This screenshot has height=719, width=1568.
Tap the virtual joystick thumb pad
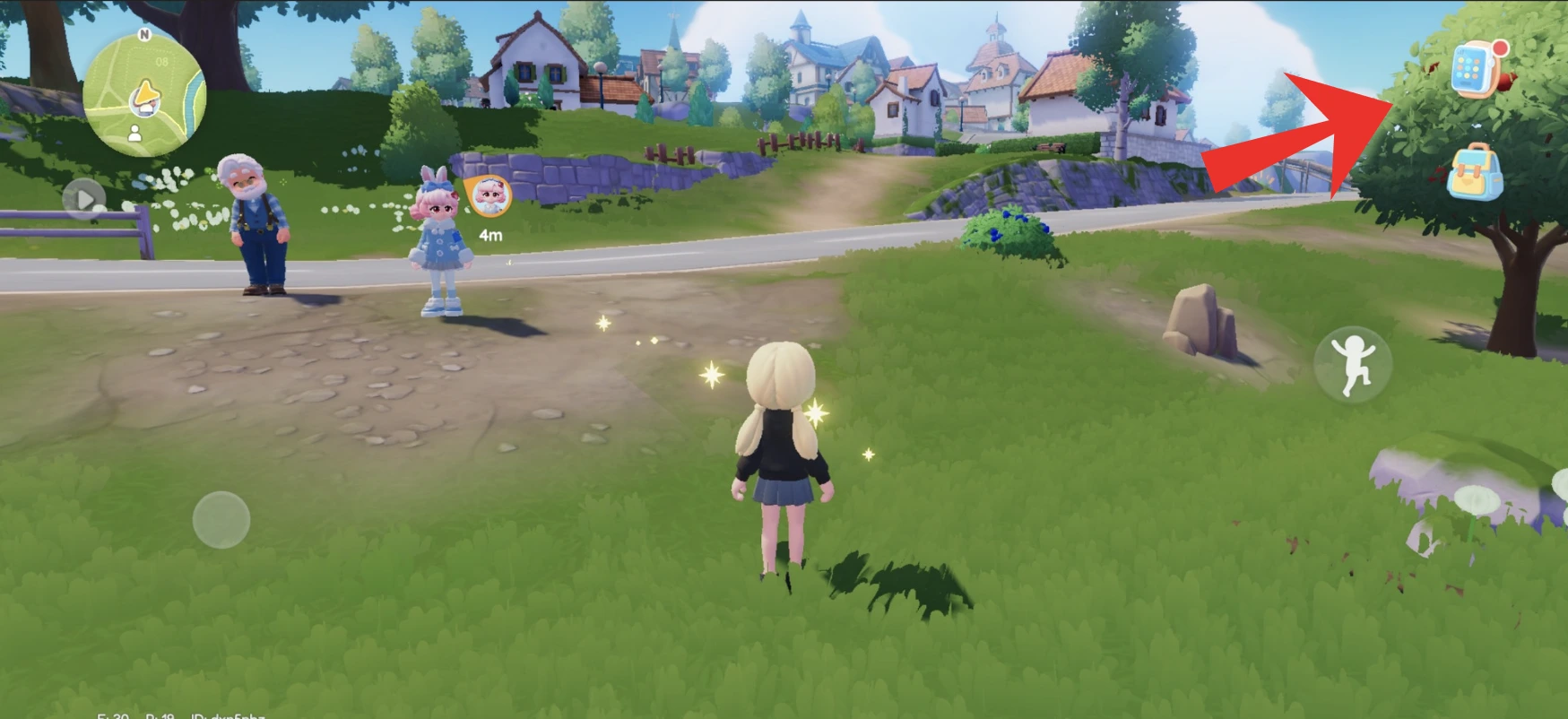click(221, 519)
